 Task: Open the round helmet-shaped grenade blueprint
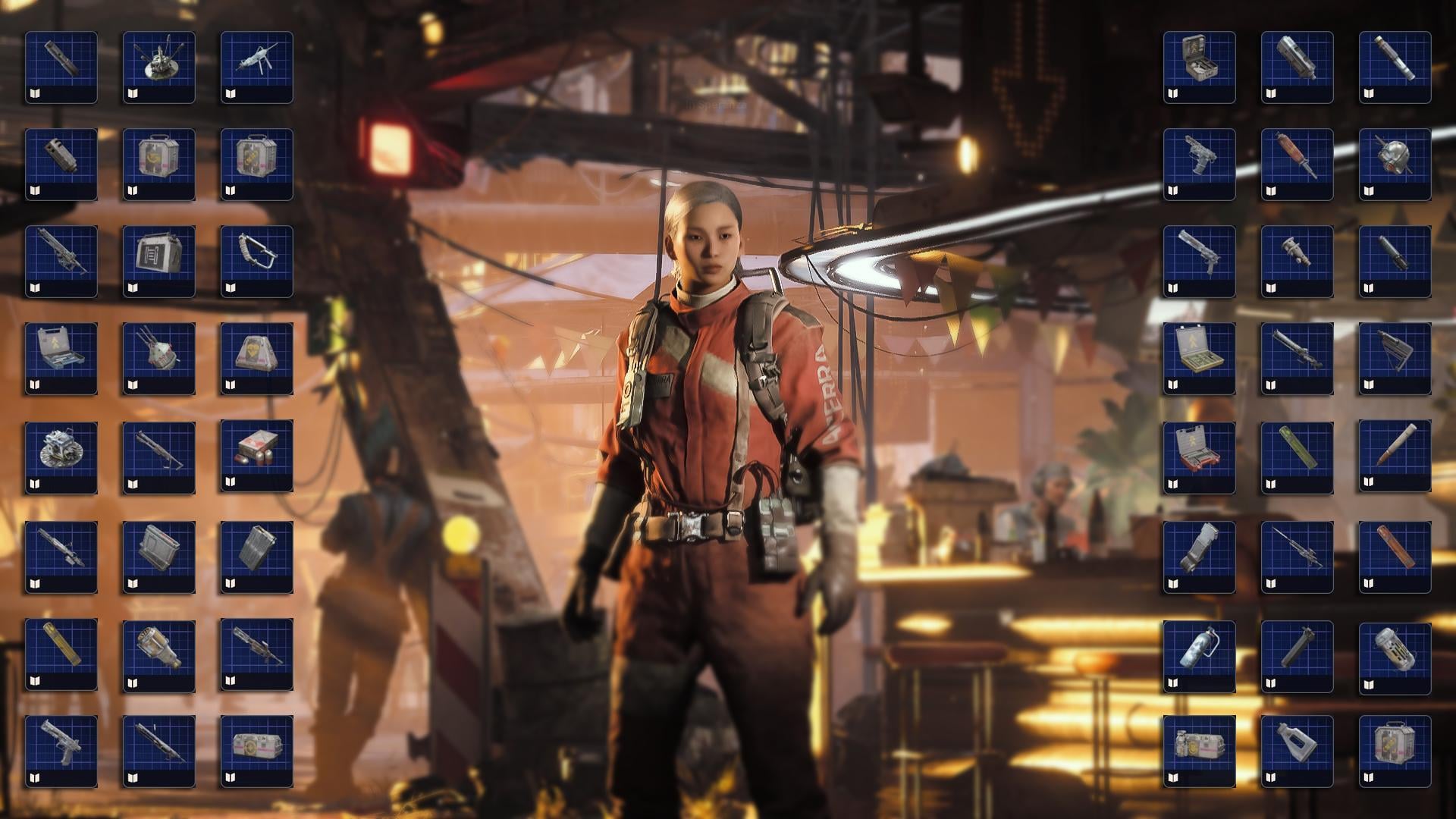(1395, 164)
